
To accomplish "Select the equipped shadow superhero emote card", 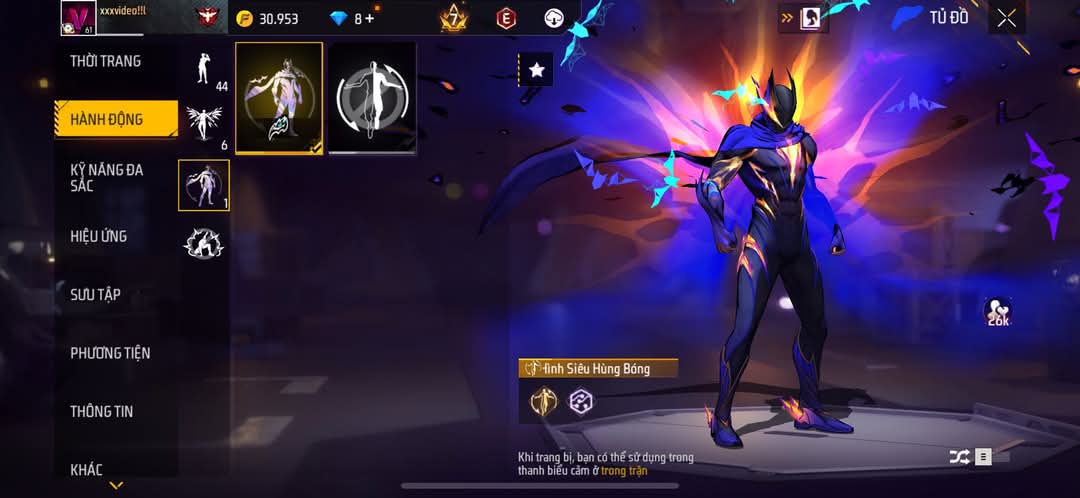I will (279, 98).
